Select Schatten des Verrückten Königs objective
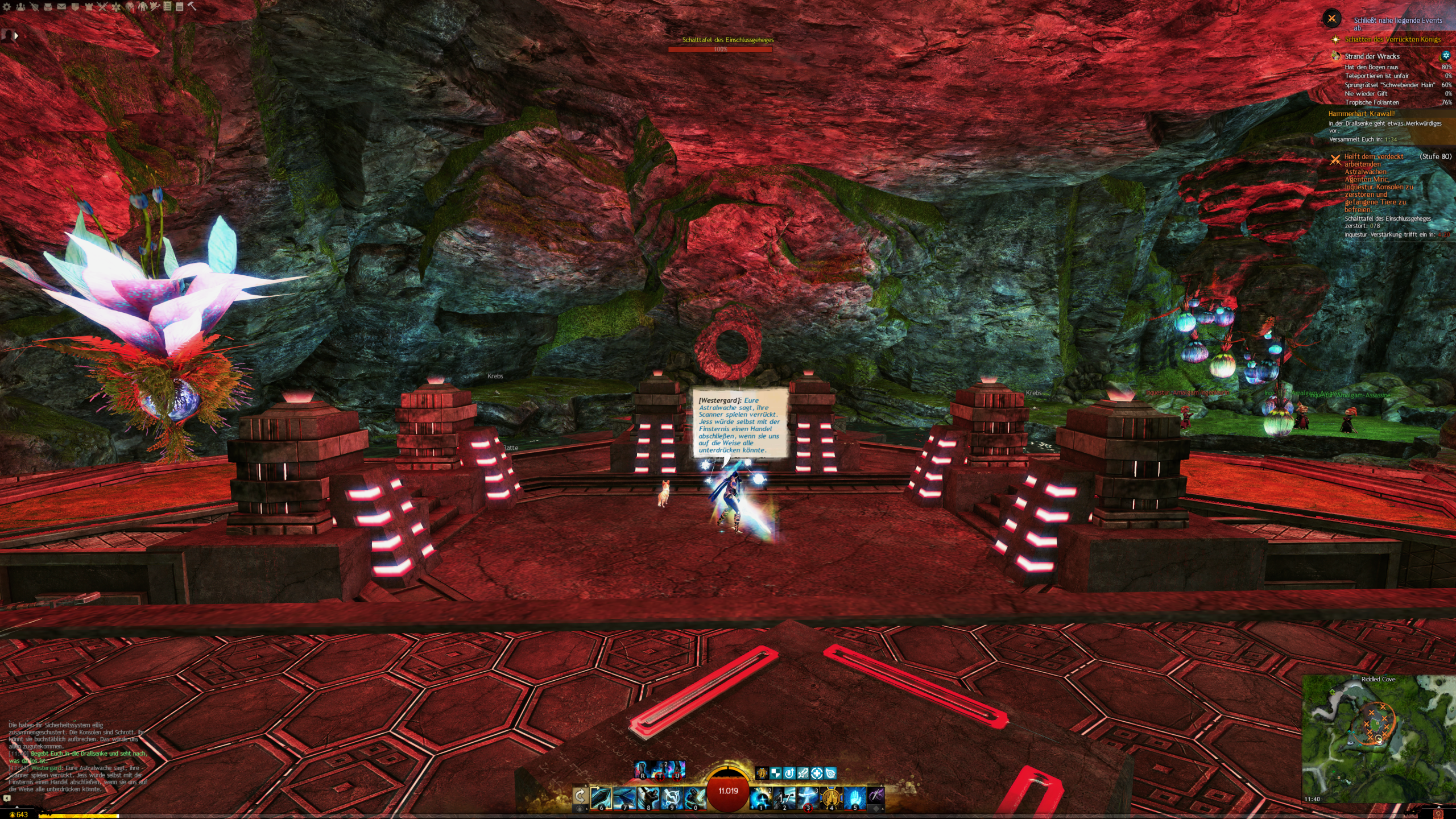This screenshot has height=819, width=1456. [x=1392, y=39]
